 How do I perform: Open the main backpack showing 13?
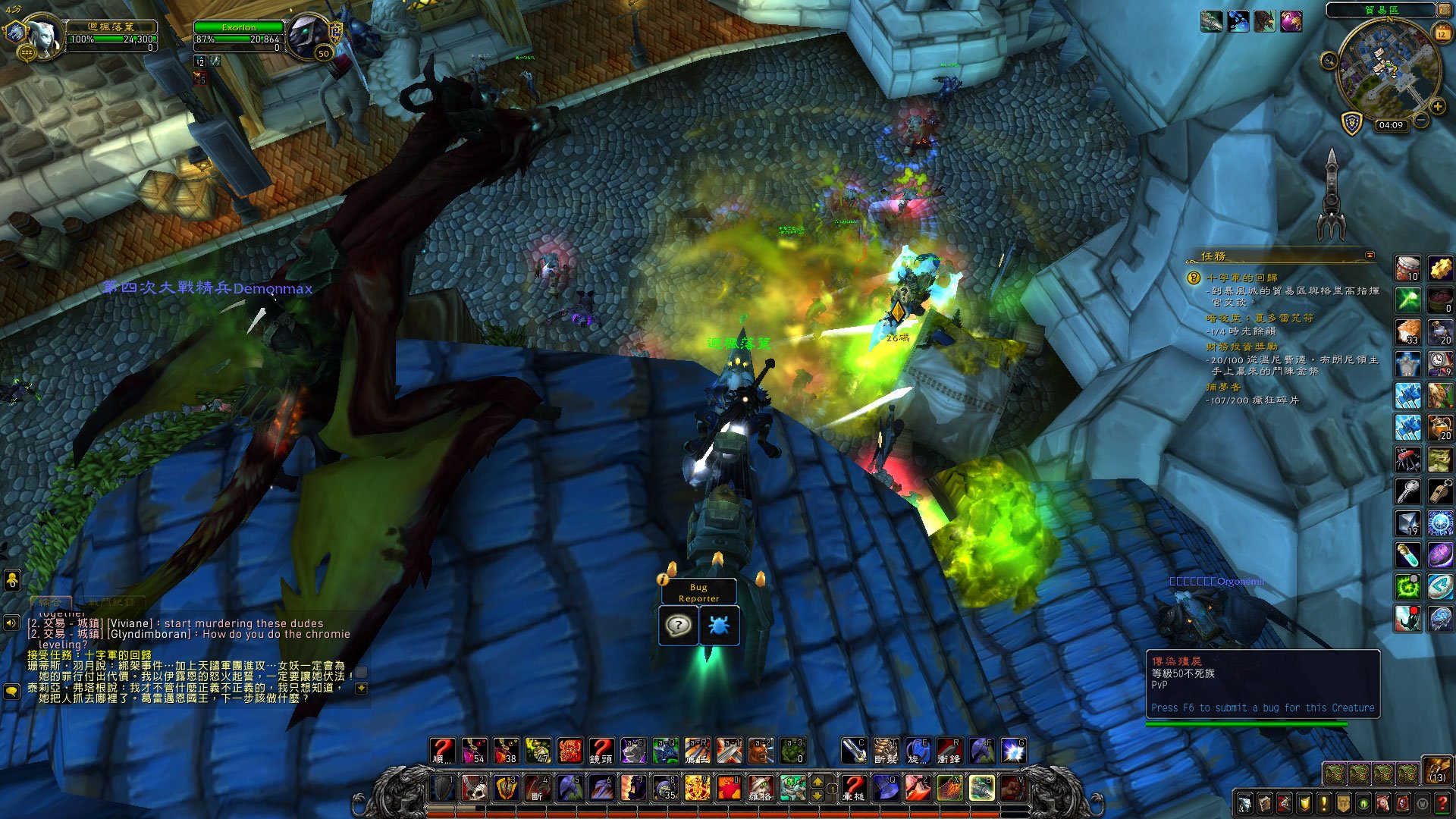(1436, 769)
